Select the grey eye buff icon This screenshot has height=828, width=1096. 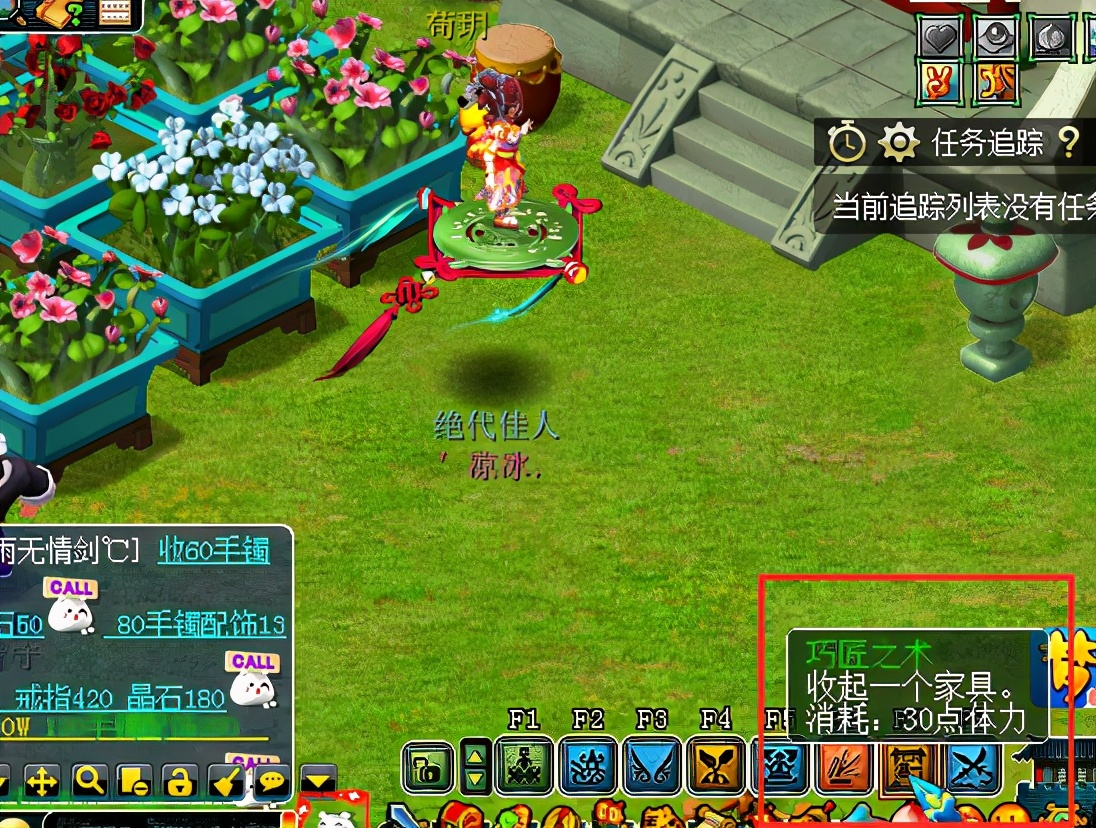point(996,39)
